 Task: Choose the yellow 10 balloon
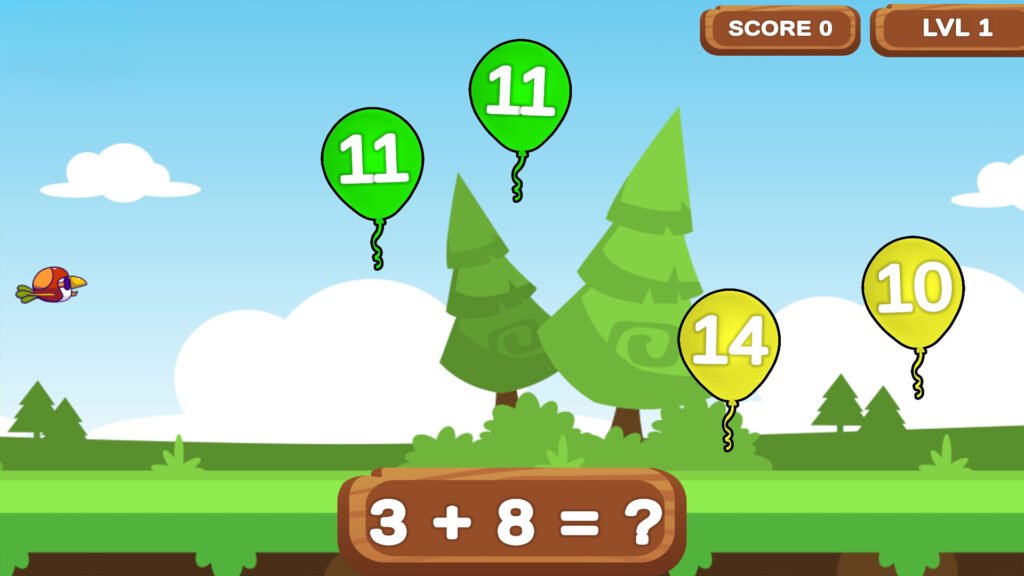coord(913,292)
